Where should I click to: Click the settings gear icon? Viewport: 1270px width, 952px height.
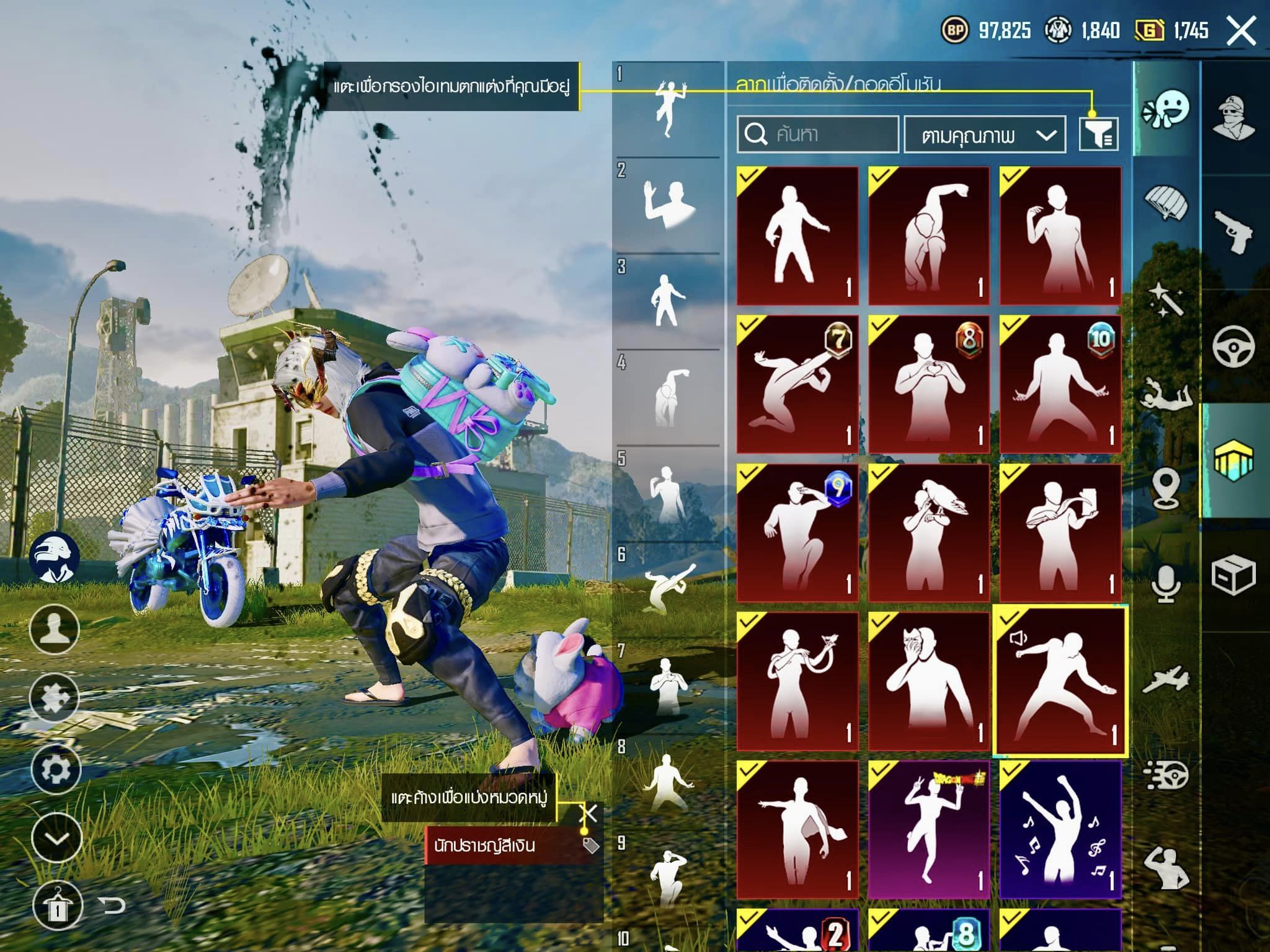[56, 769]
